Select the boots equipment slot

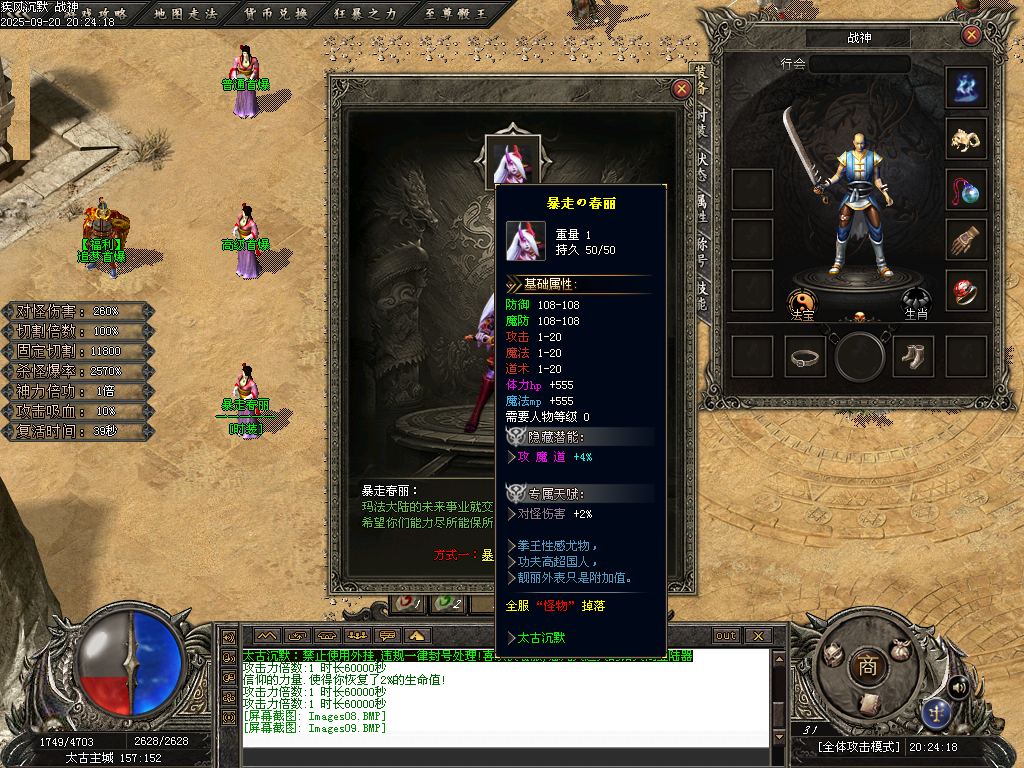point(912,357)
